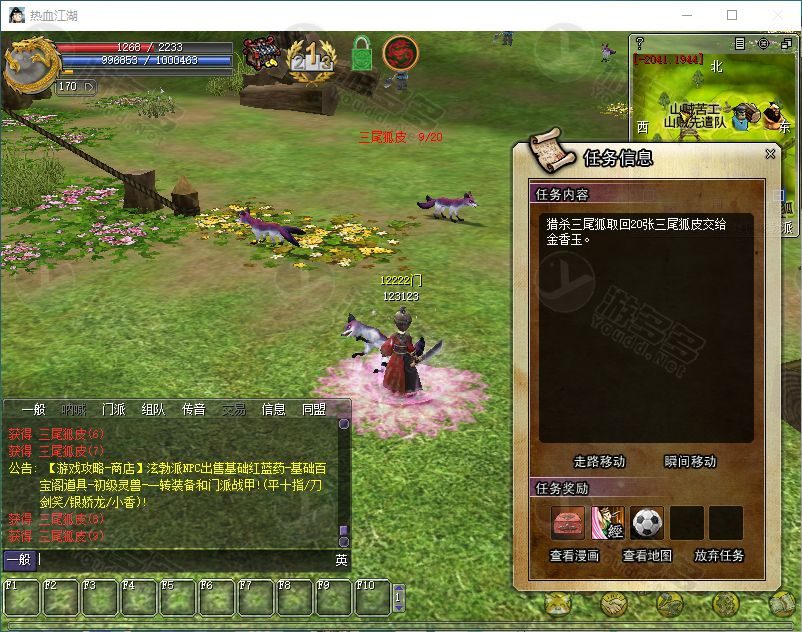Select the red treasure chest reward
This screenshot has width=802, height=632.
568,523
